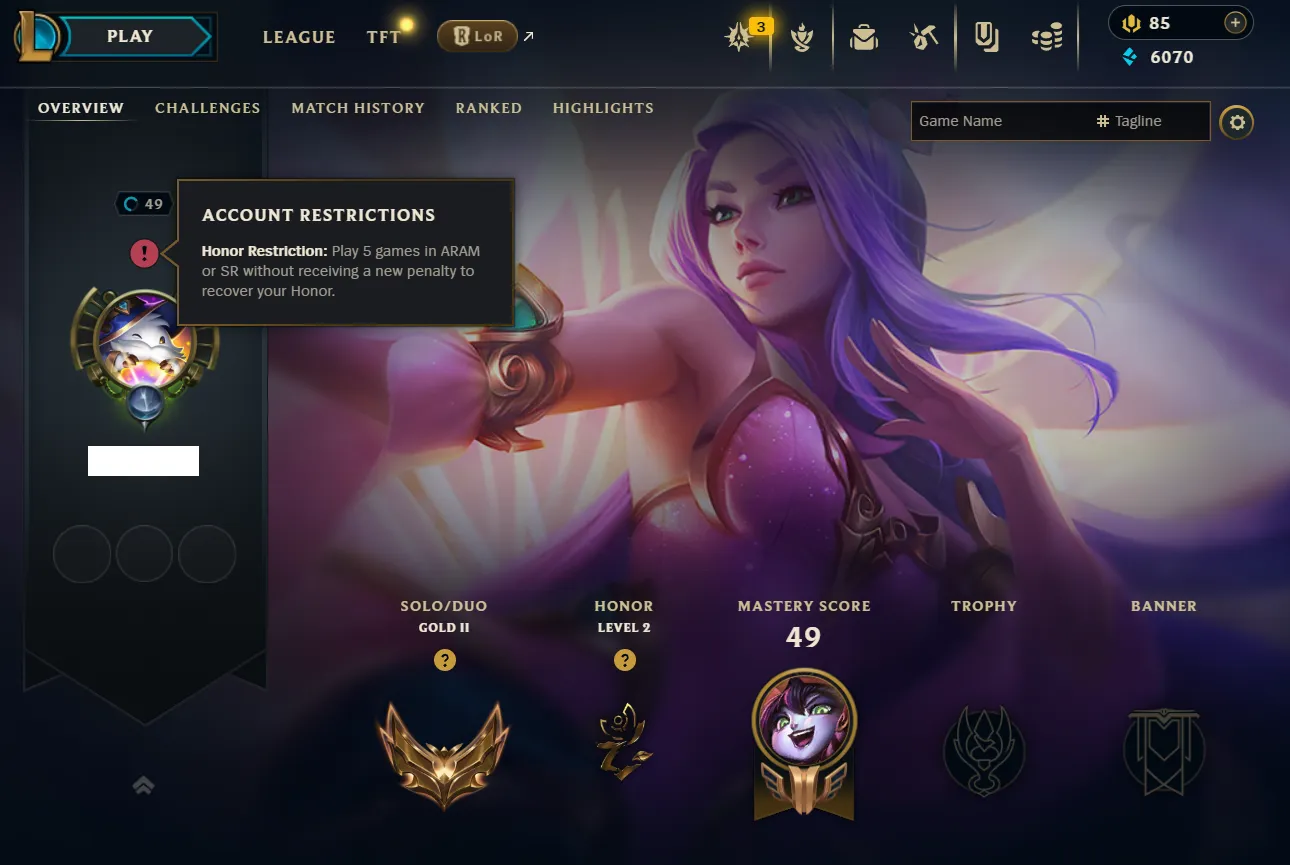Click the plus button to buy currency
The width and height of the screenshot is (1290, 865).
1235,23
